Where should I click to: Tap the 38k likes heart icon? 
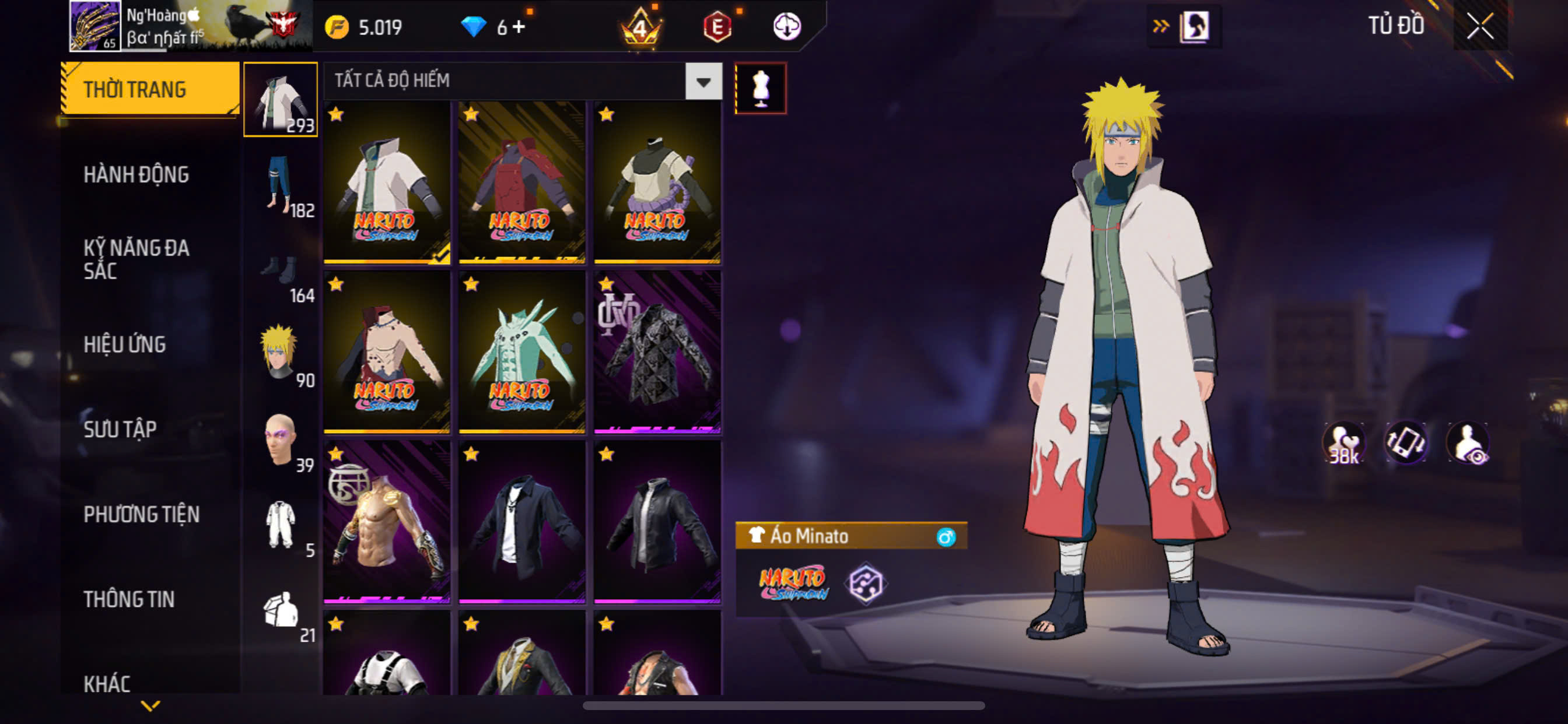point(1344,443)
